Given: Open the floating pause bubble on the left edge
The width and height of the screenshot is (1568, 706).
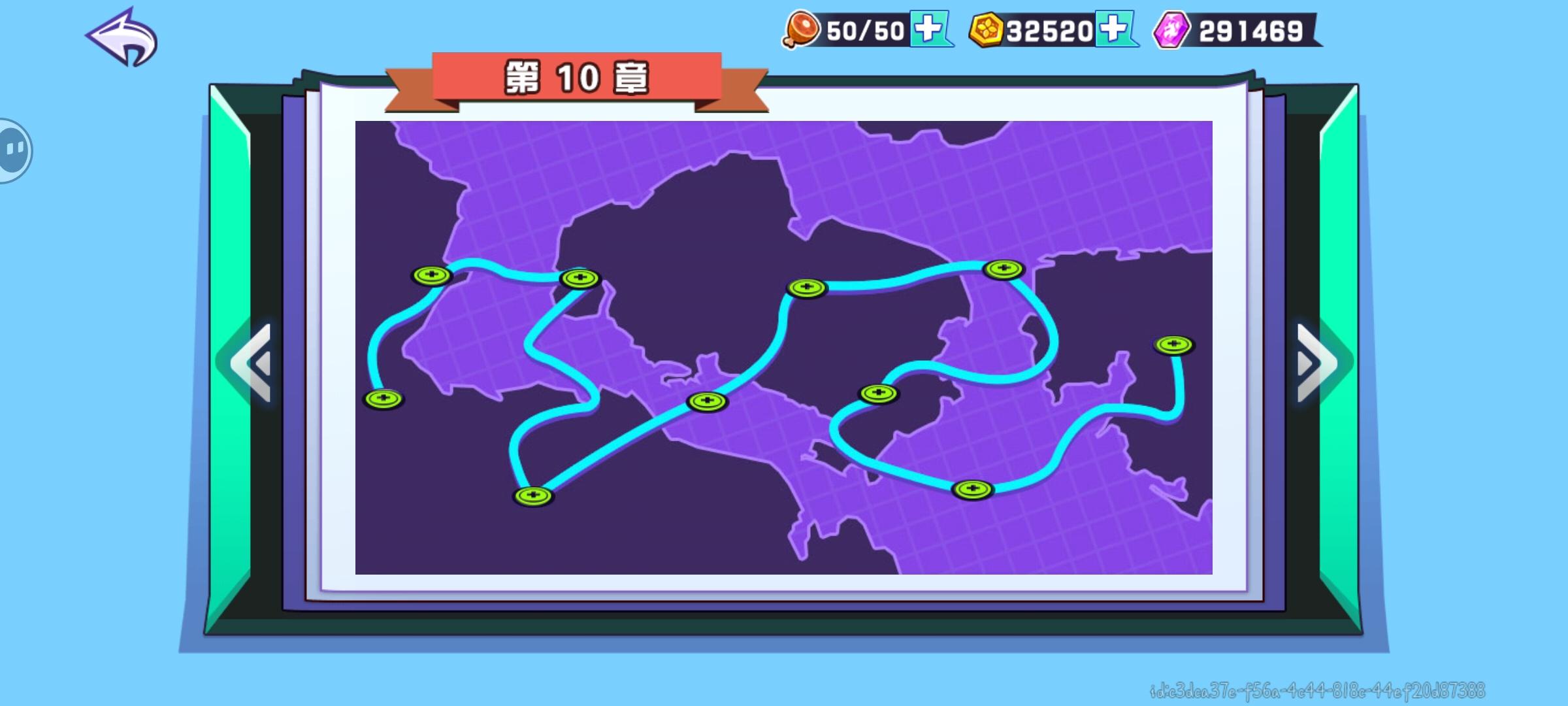Looking at the screenshot, I should pos(13,149).
